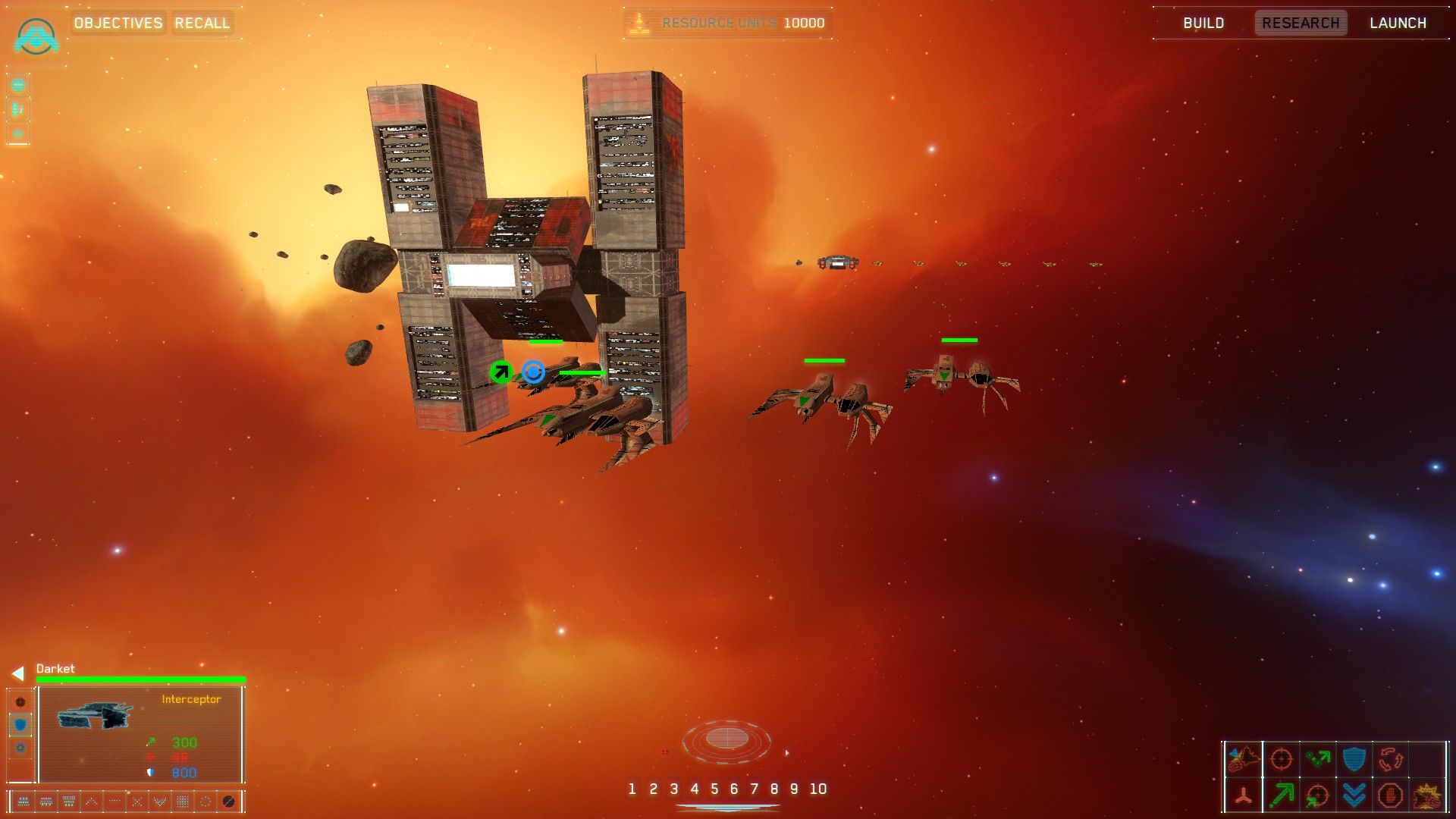The height and width of the screenshot is (819, 1456).
Task: Click the Recall button
Action: point(202,23)
